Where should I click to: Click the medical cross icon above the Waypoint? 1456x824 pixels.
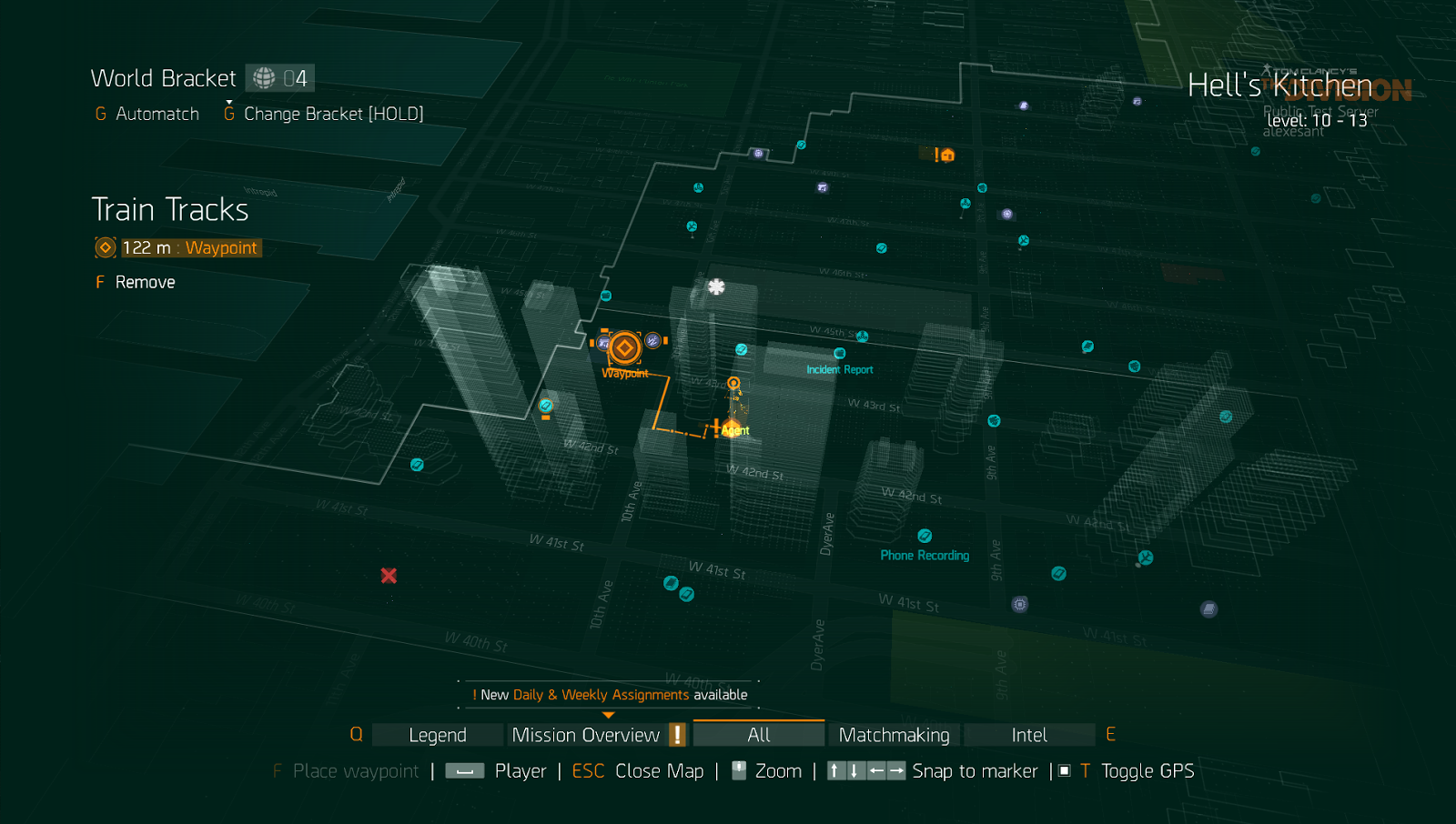click(717, 286)
